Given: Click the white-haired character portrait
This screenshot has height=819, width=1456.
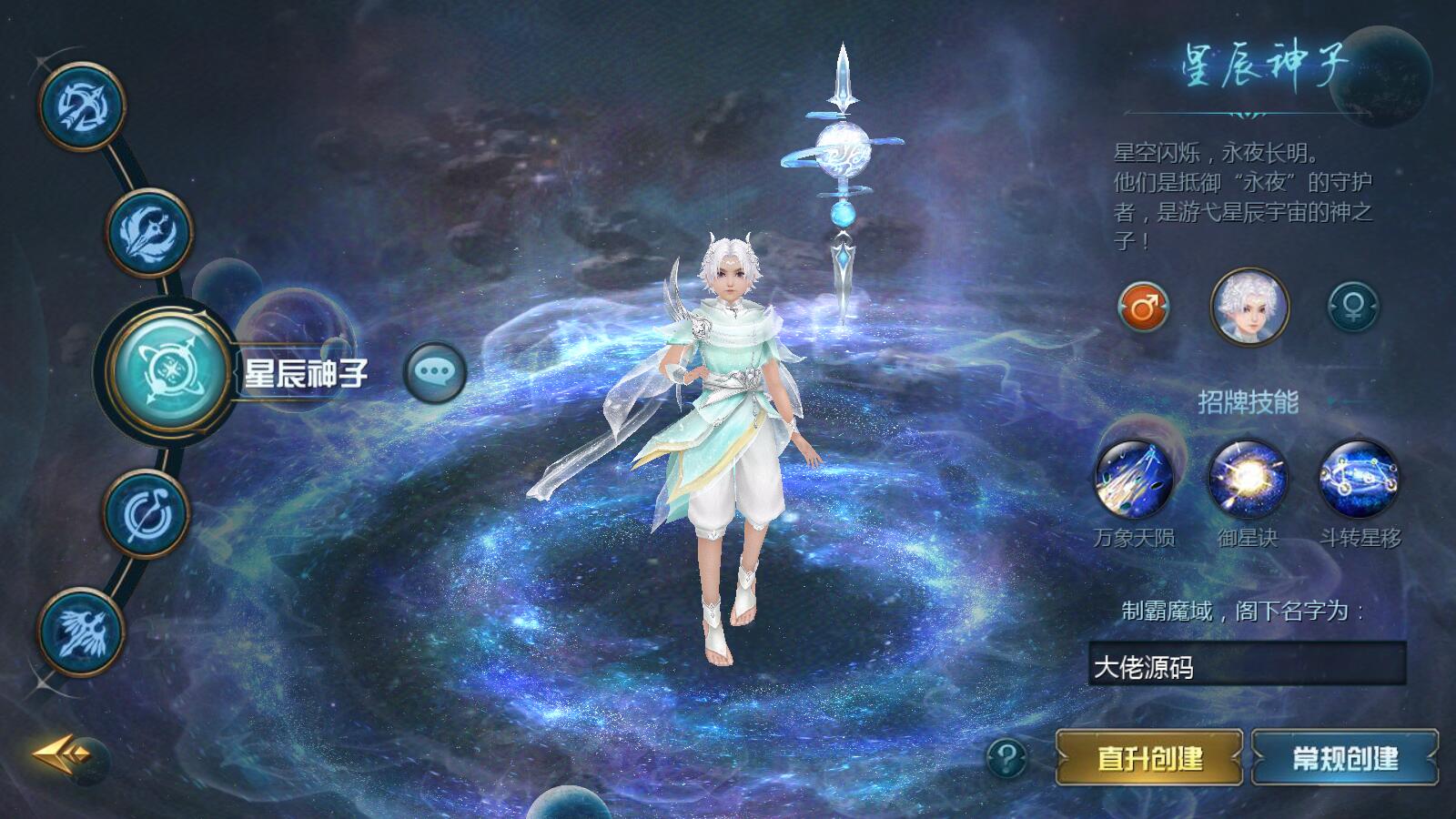Looking at the screenshot, I should [x=1249, y=308].
